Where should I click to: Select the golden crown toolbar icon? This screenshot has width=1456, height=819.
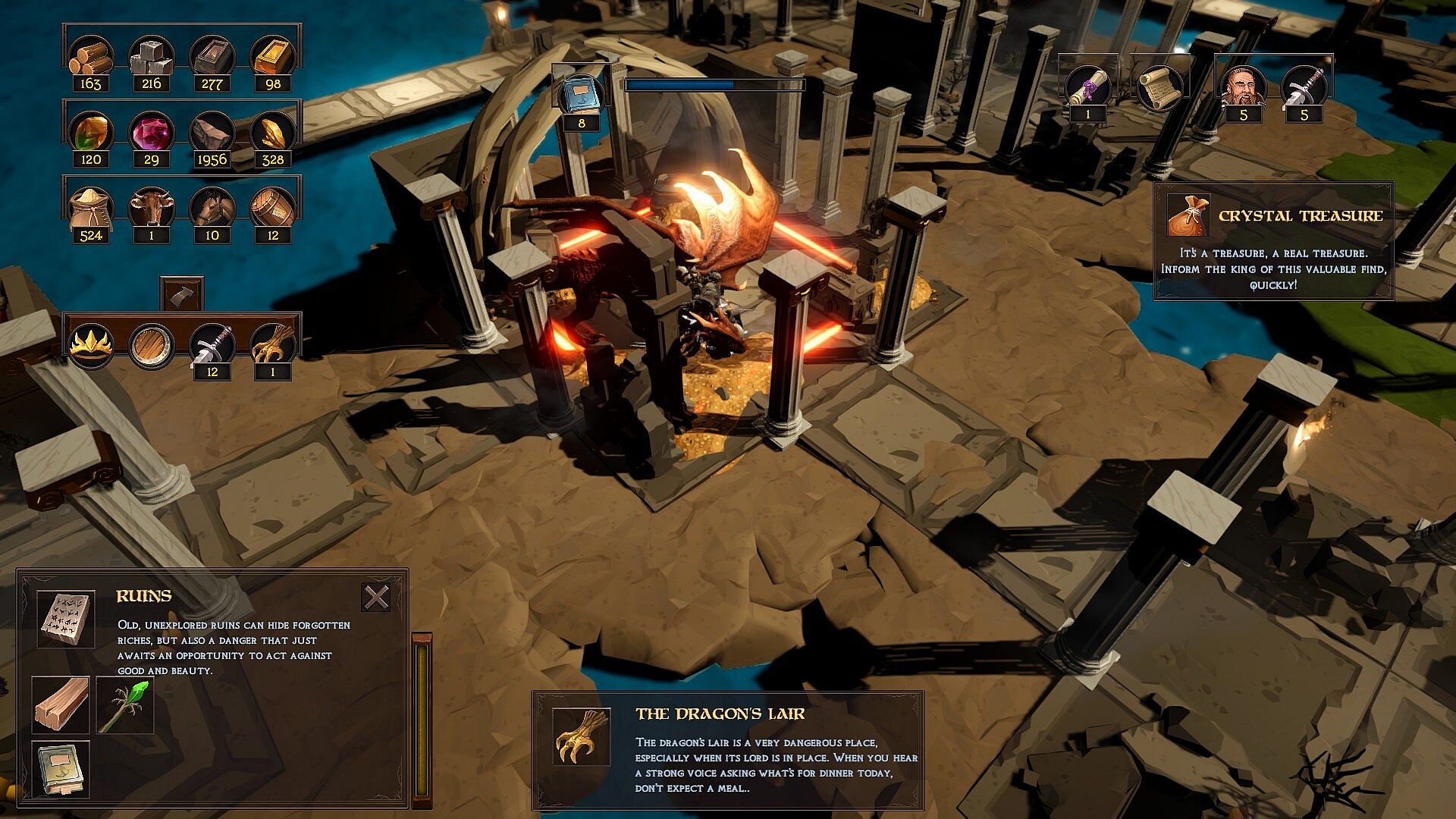[x=91, y=346]
